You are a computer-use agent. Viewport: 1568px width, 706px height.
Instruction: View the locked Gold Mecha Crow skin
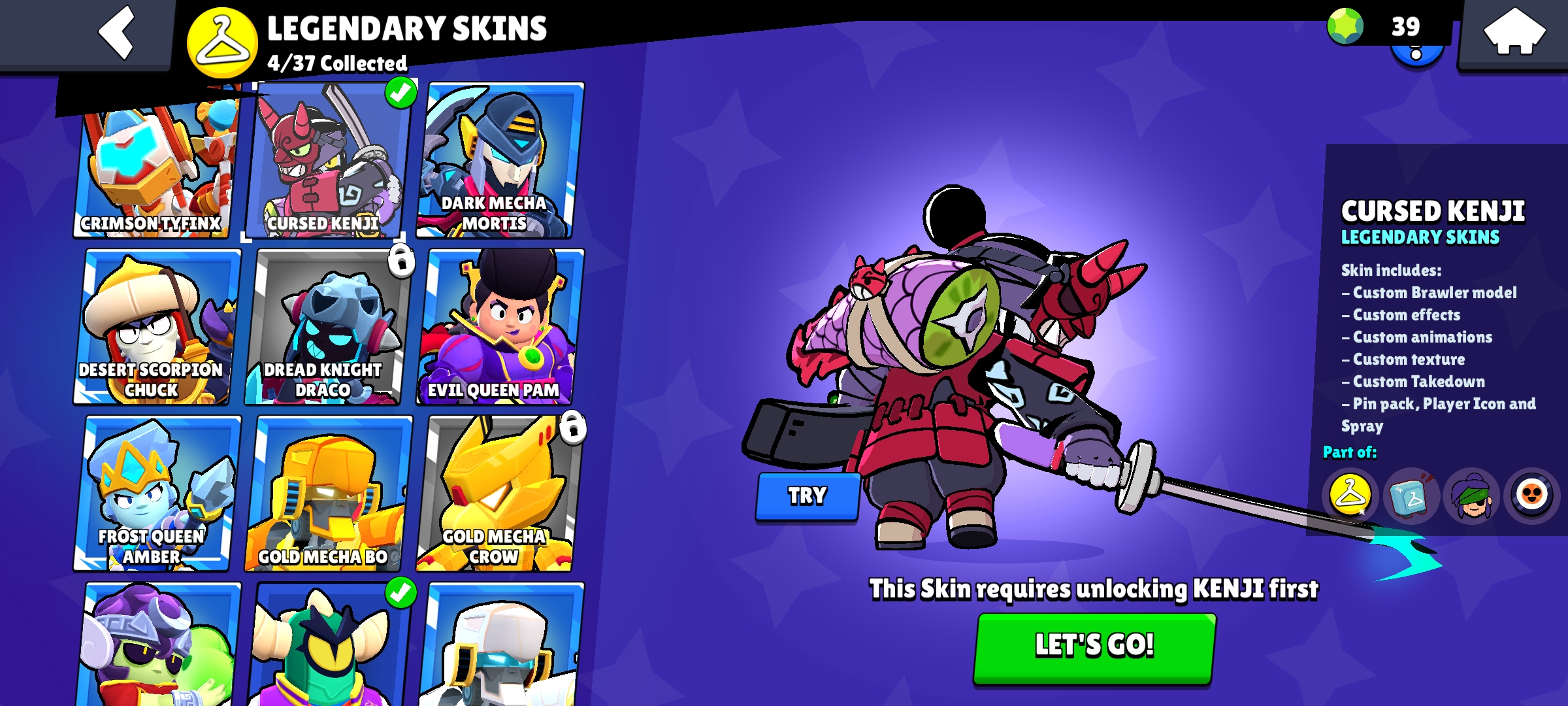tap(498, 494)
